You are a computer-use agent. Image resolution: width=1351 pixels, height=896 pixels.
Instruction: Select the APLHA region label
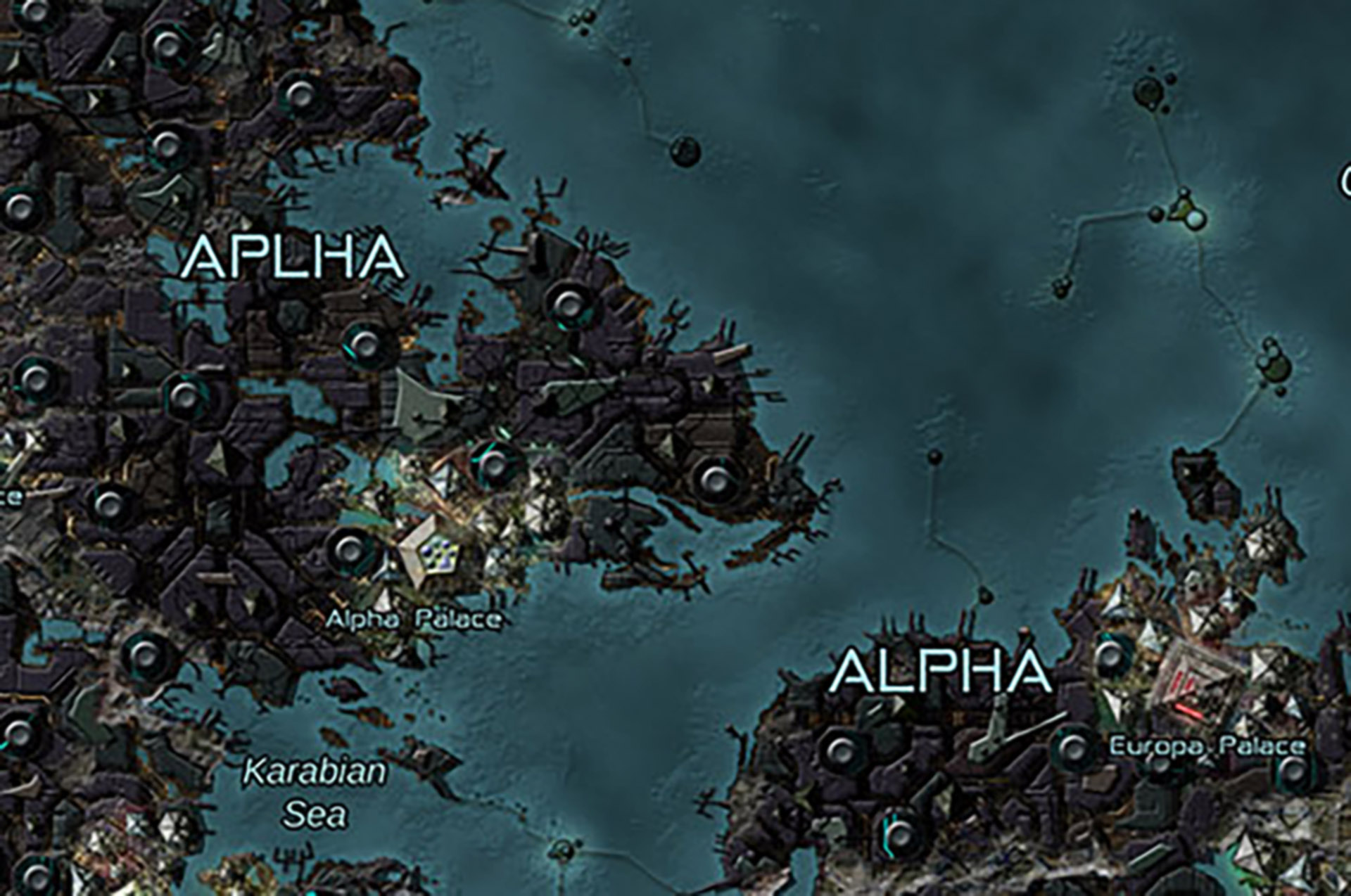tap(293, 257)
